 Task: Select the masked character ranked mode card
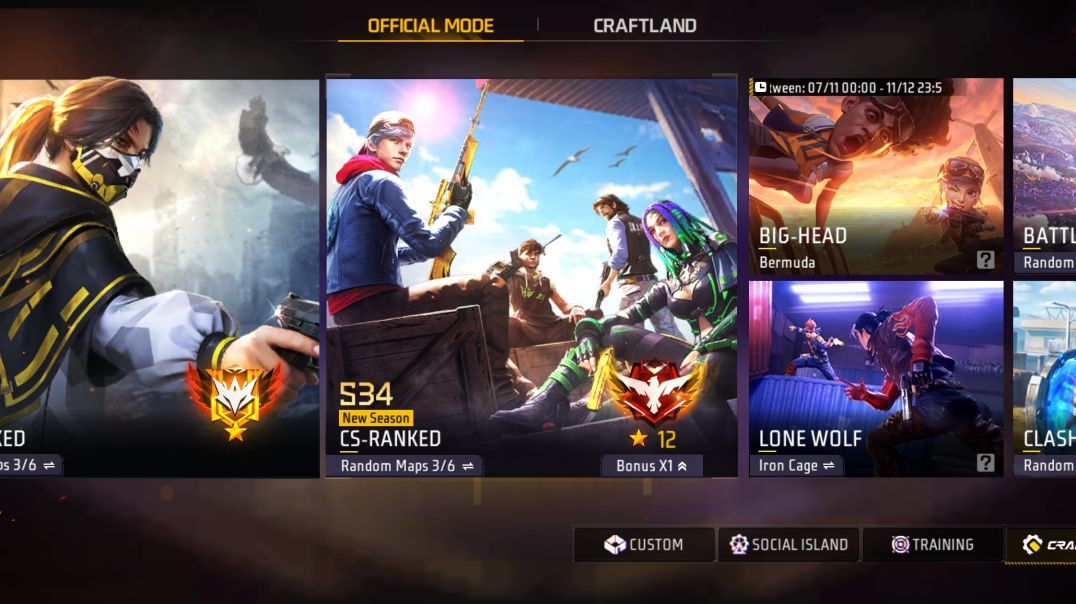tap(155, 270)
